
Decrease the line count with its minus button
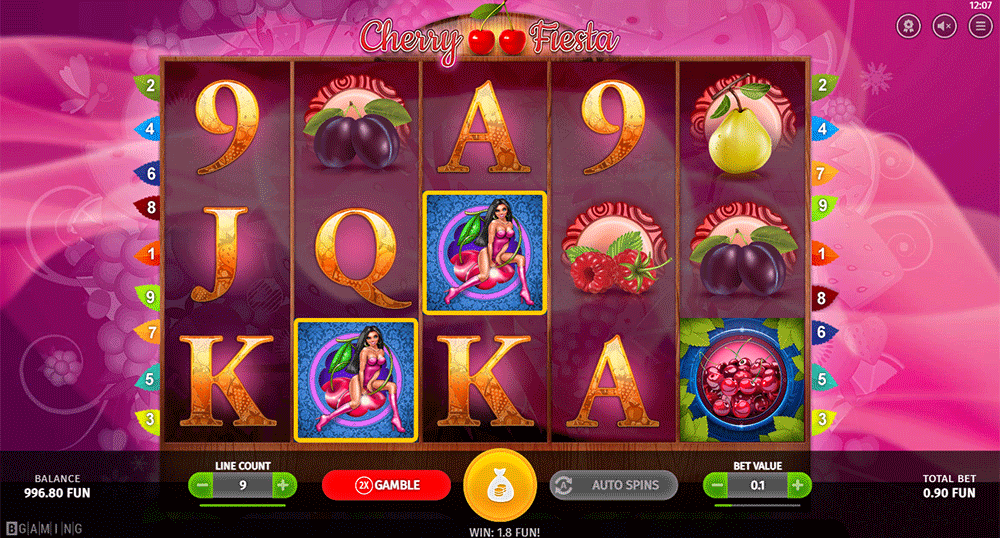click(203, 486)
